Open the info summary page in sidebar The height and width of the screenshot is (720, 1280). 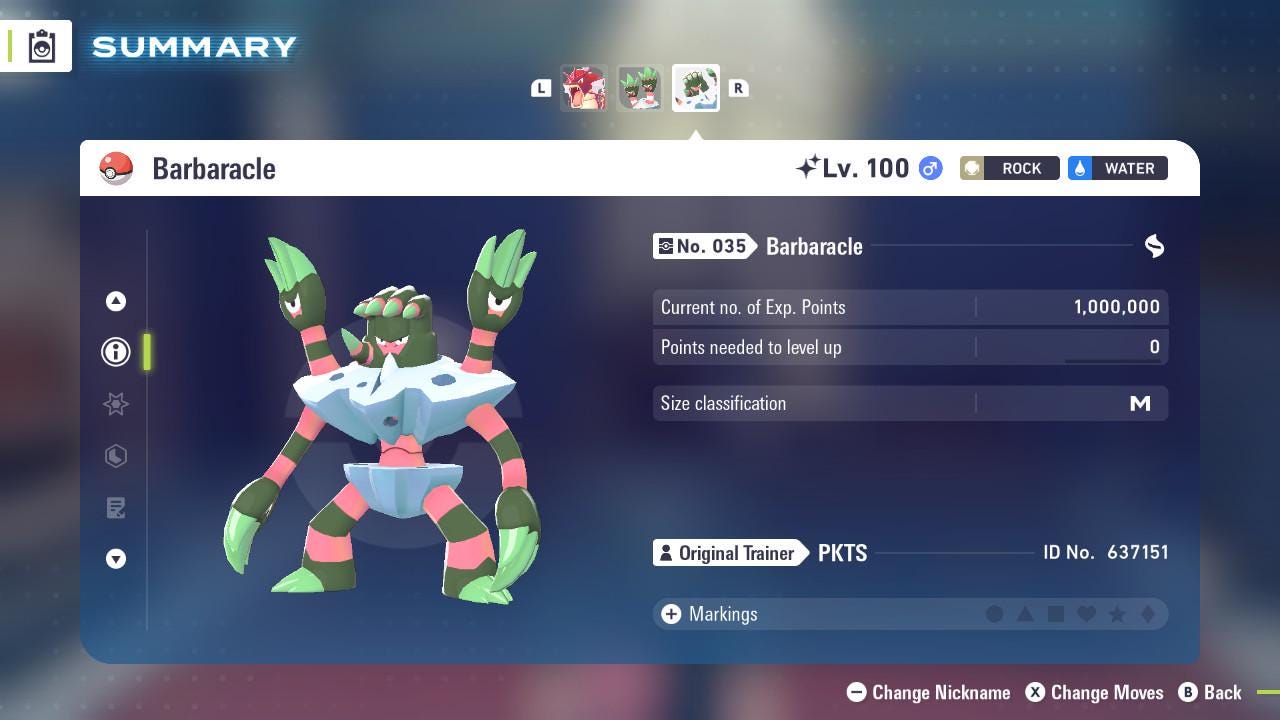tap(116, 352)
